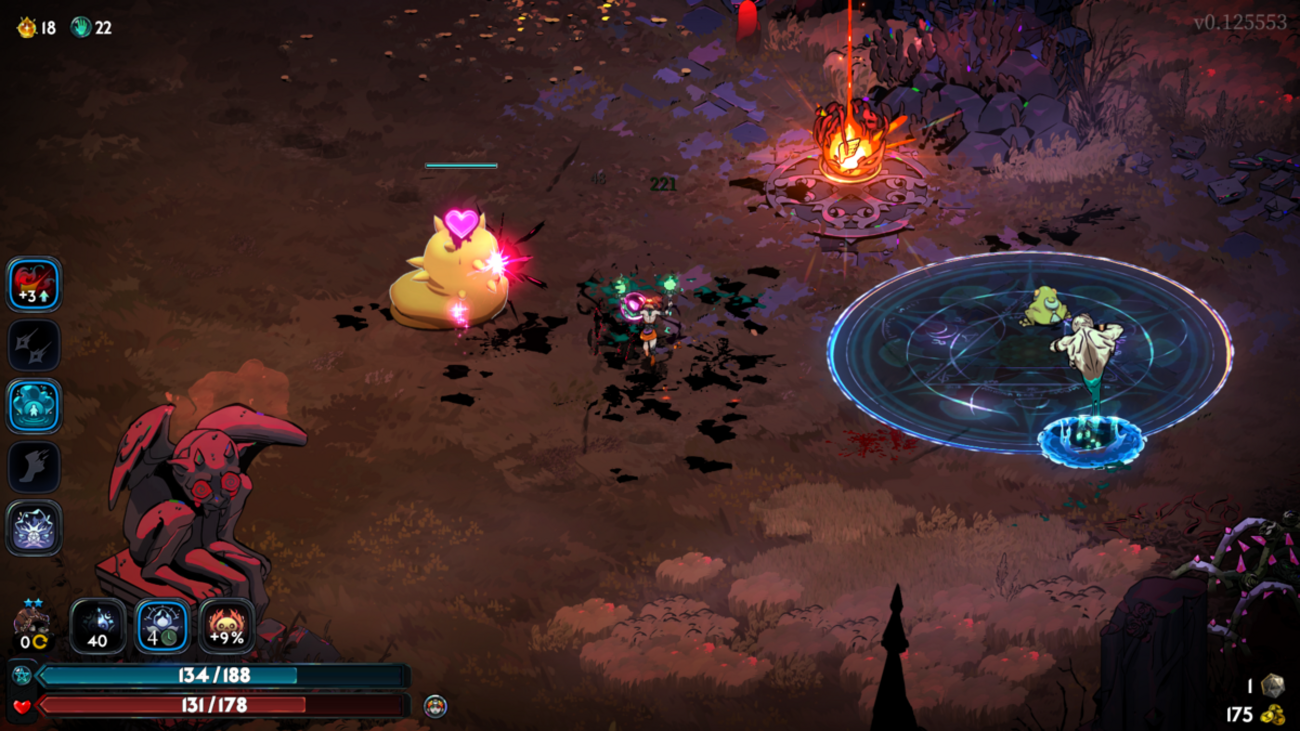Click the blue-bordered icon with clock timer
1300x731 pixels.
[162, 627]
